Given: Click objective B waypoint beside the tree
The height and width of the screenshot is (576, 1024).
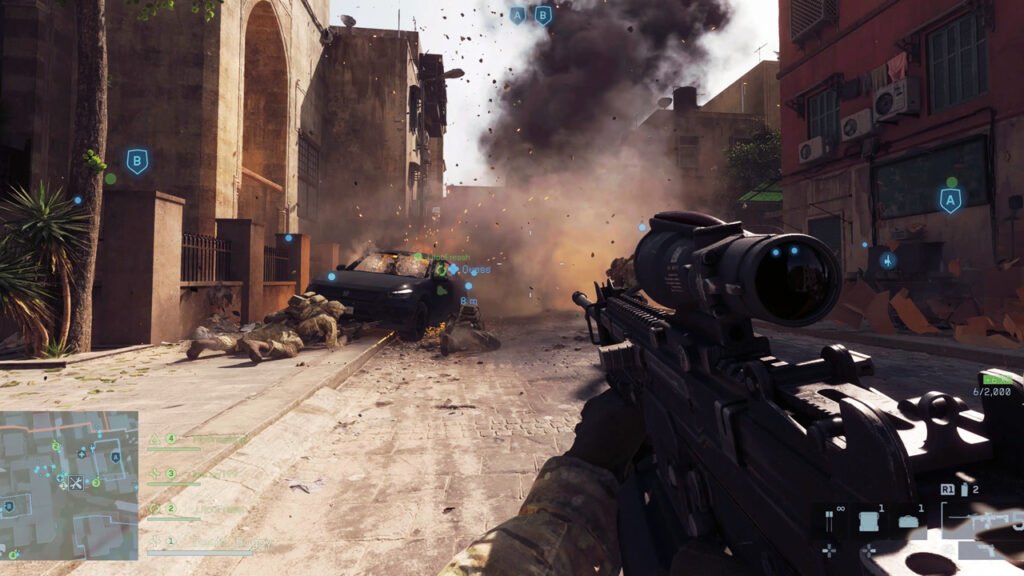Looking at the screenshot, I should (x=137, y=161).
